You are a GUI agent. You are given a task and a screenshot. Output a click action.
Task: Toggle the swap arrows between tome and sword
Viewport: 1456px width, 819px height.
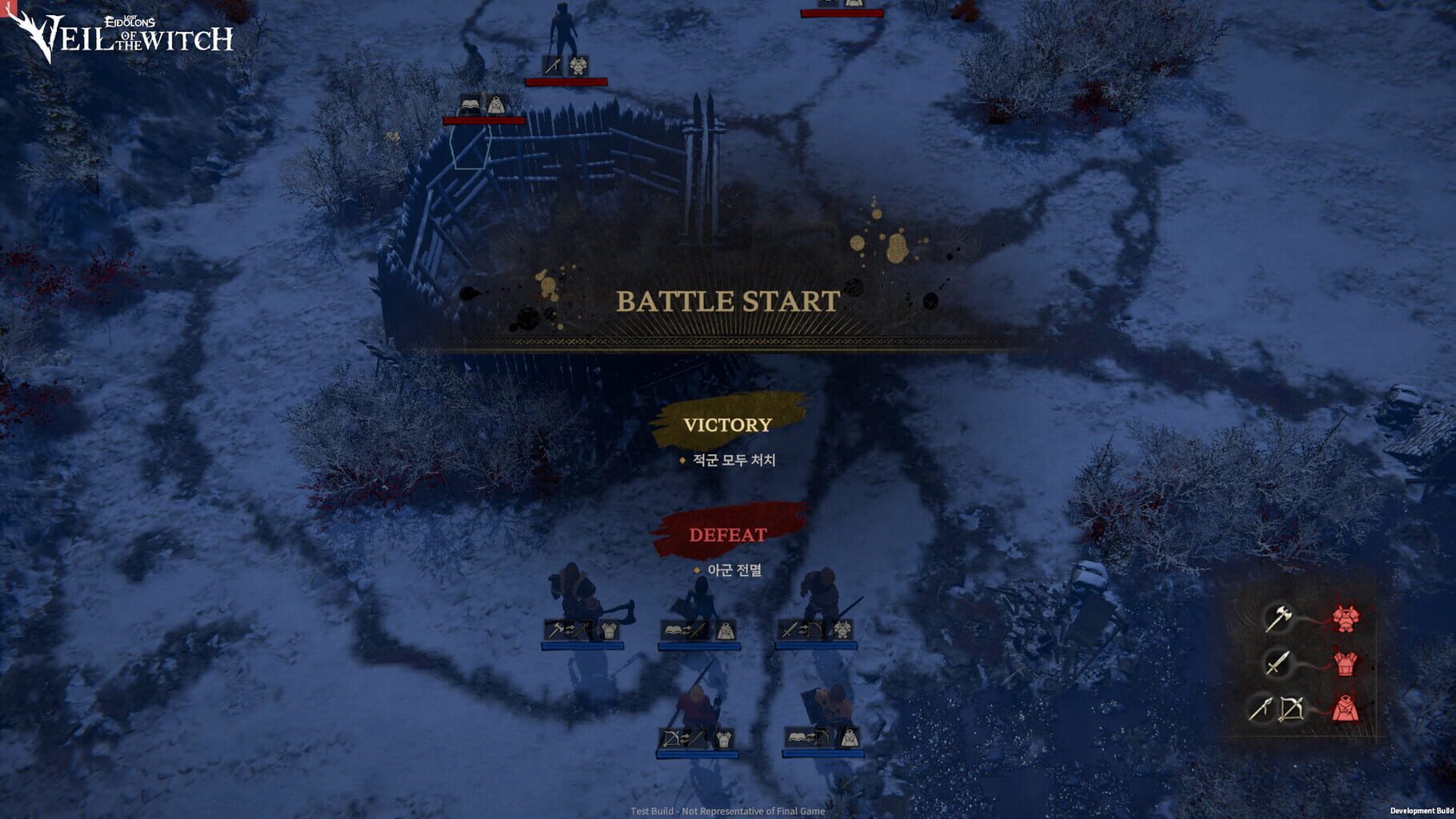coord(686,629)
